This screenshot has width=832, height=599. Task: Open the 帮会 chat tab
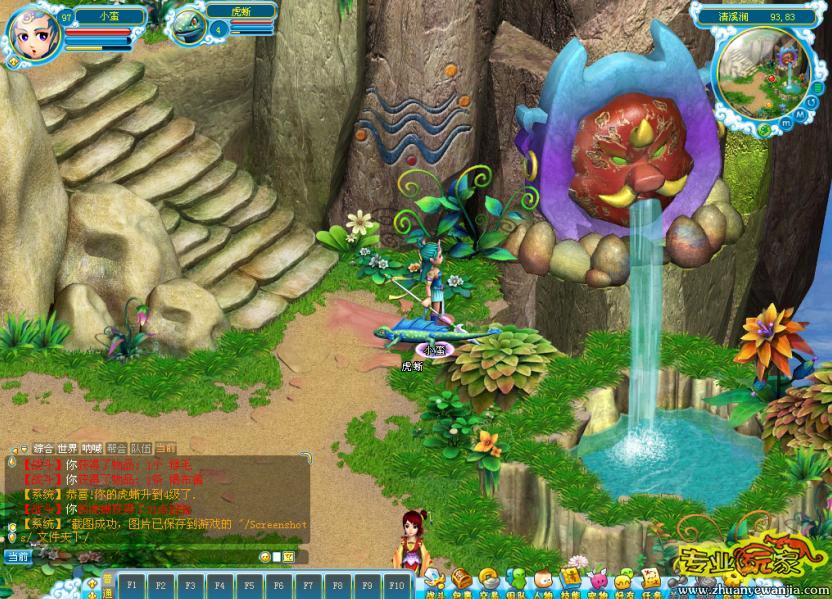tap(116, 448)
